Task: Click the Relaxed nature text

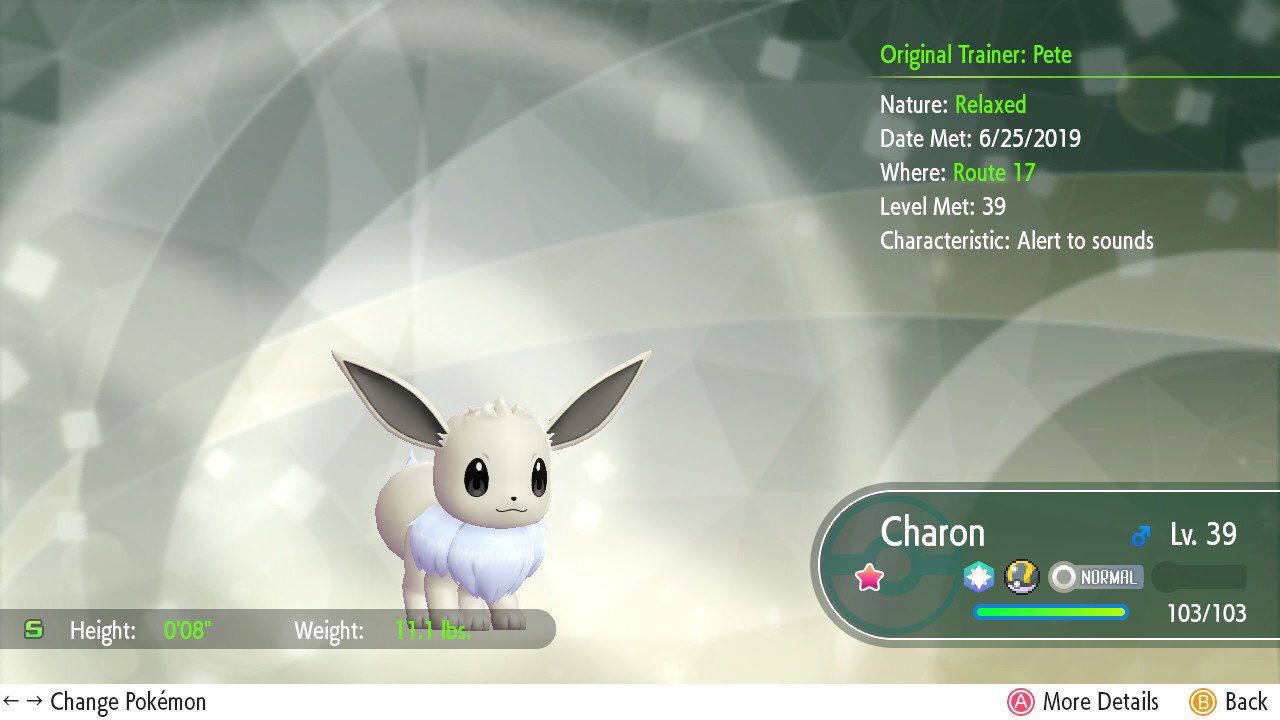Action: [991, 104]
